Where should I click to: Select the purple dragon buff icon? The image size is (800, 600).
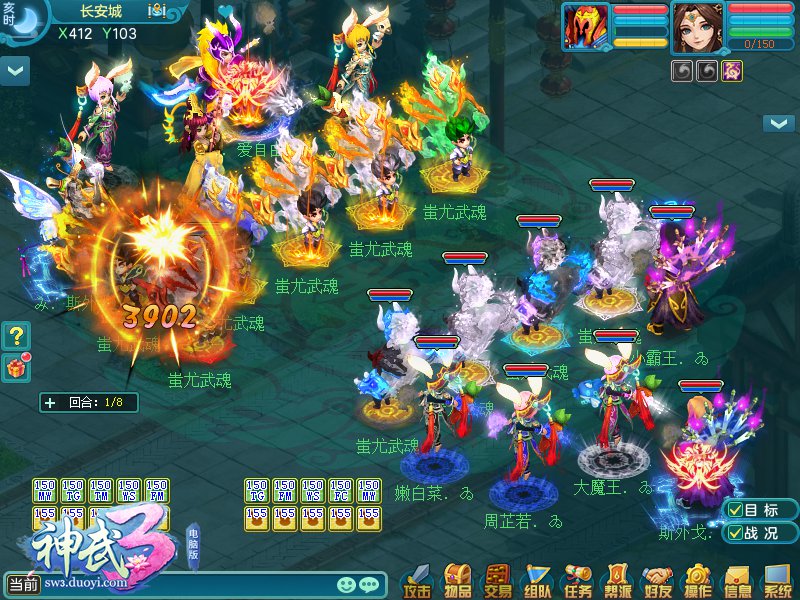[733, 70]
